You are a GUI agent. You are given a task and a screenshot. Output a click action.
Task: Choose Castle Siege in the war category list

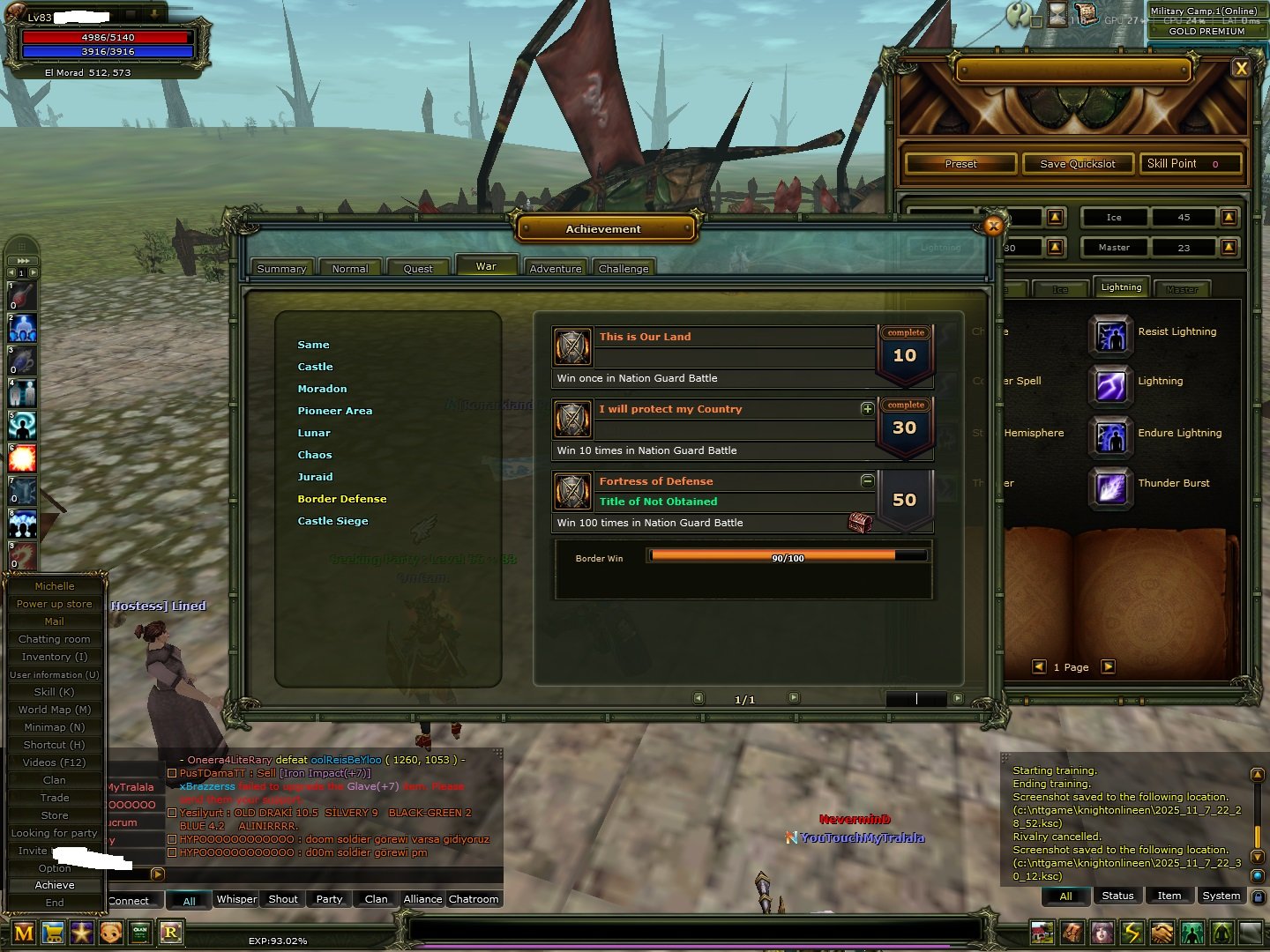[x=332, y=521]
